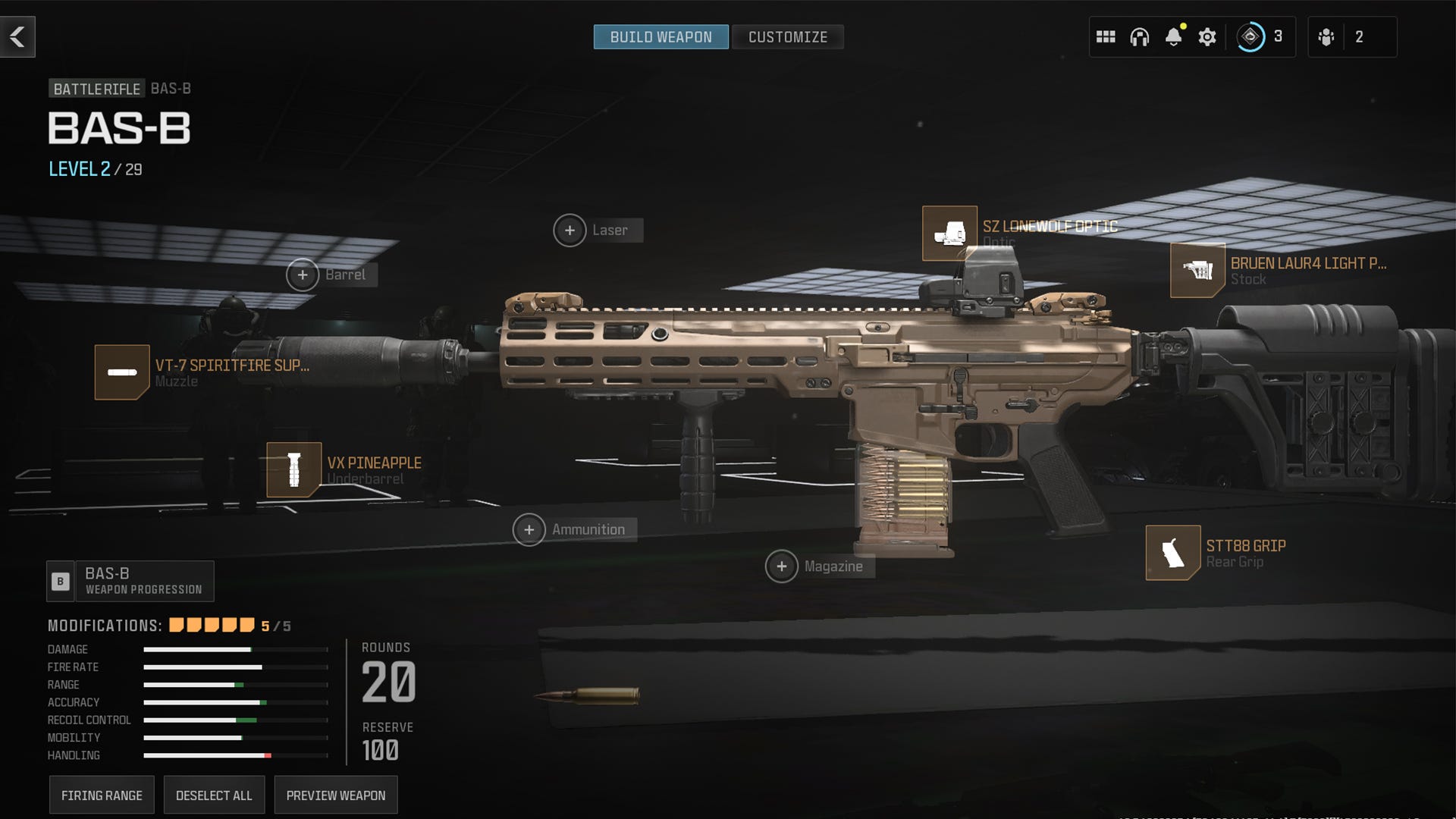Open the settings gear
This screenshot has height=819, width=1456.
point(1208,36)
